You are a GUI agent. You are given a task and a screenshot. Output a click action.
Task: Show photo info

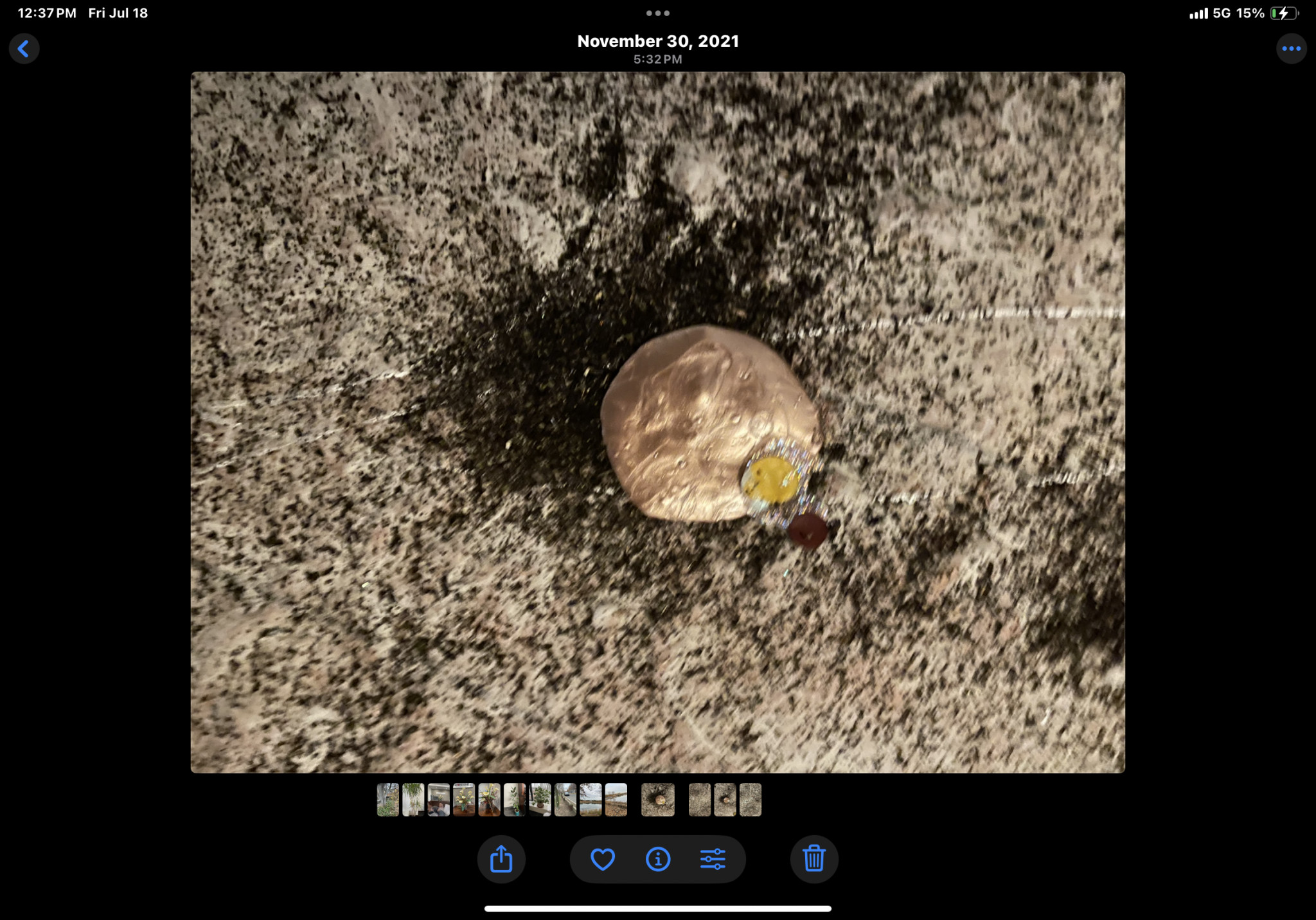coord(658,859)
